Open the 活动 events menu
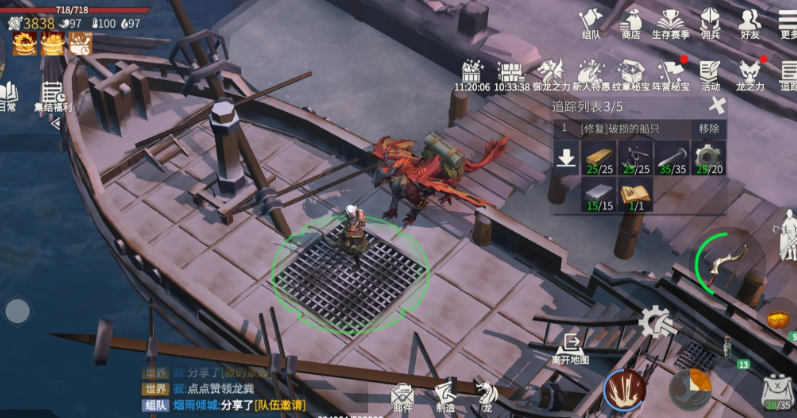The width and height of the screenshot is (797, 418). [710, 74]
